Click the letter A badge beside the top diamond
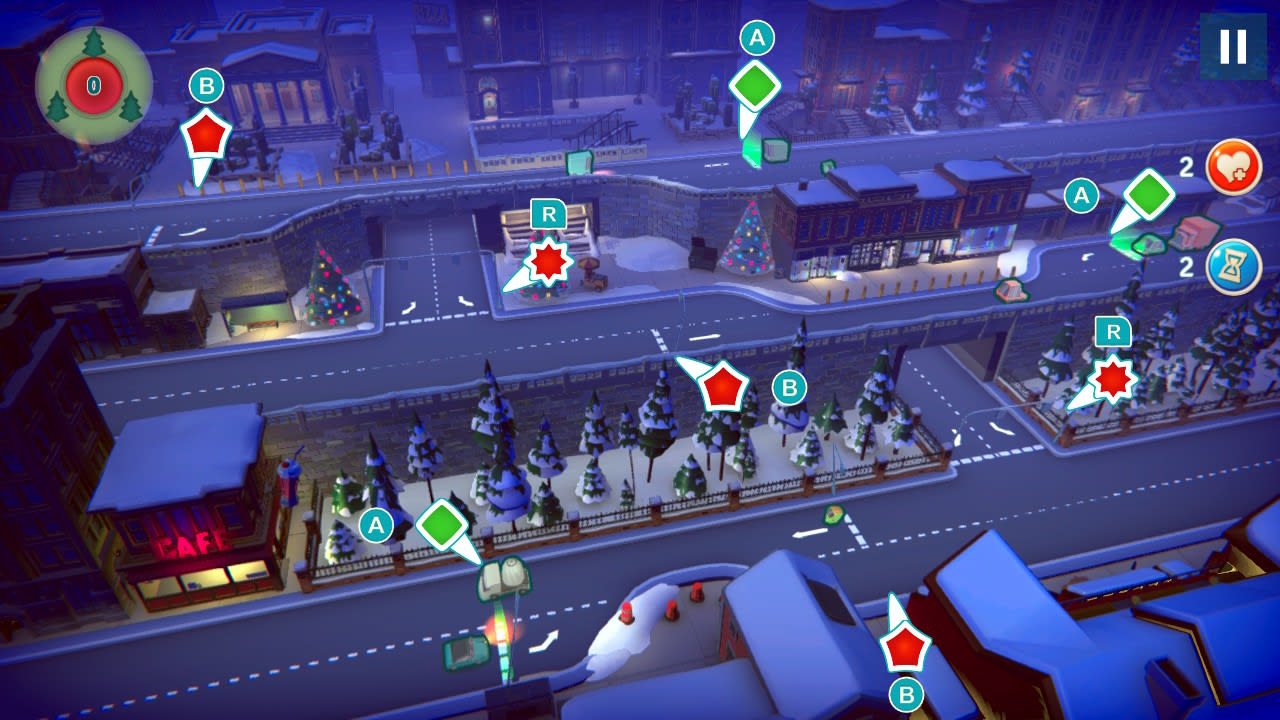The width and height of the screenshot is (1280, 720). 759,38
